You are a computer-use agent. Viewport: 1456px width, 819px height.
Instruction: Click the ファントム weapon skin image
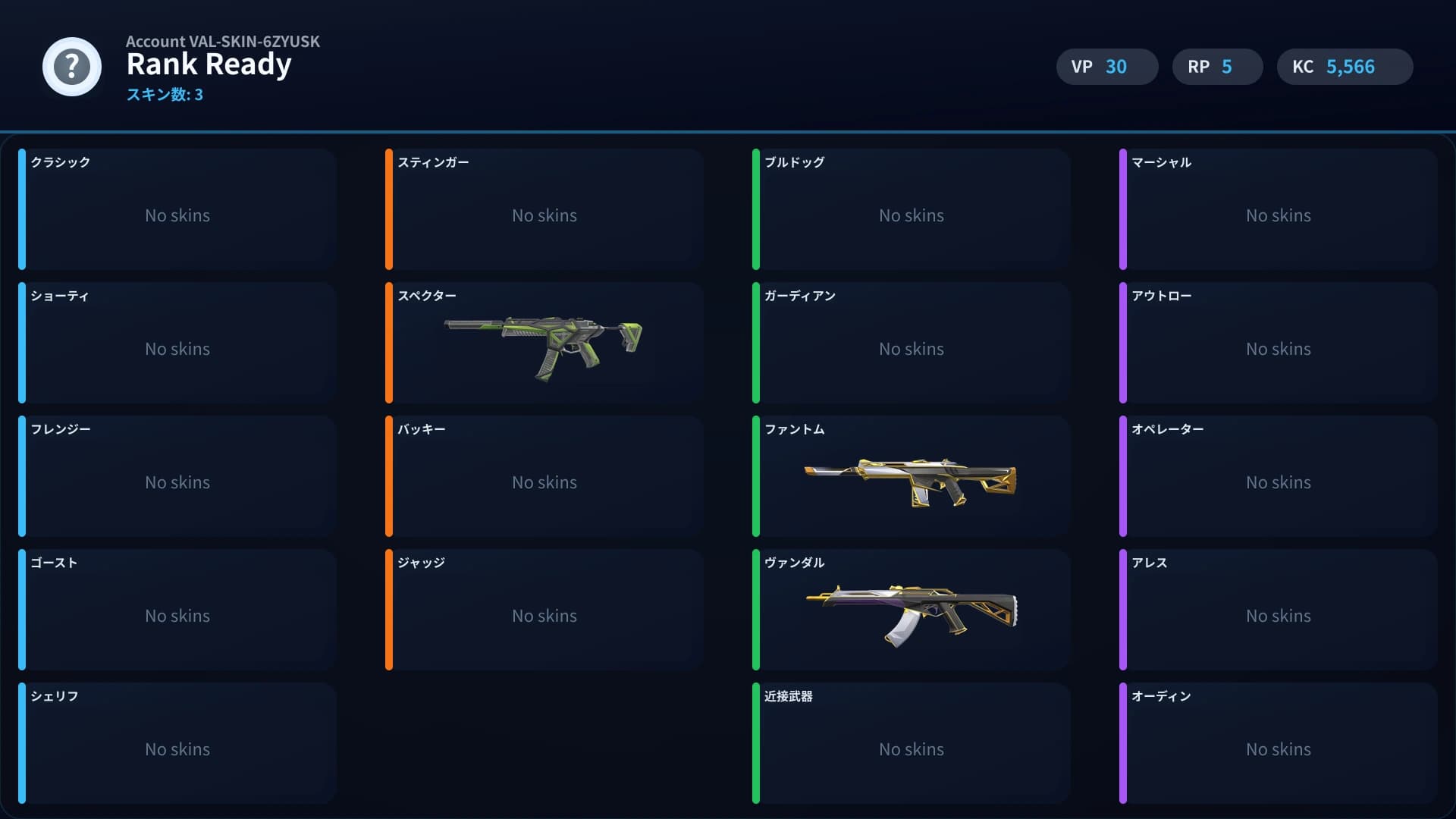pos(910,478)
